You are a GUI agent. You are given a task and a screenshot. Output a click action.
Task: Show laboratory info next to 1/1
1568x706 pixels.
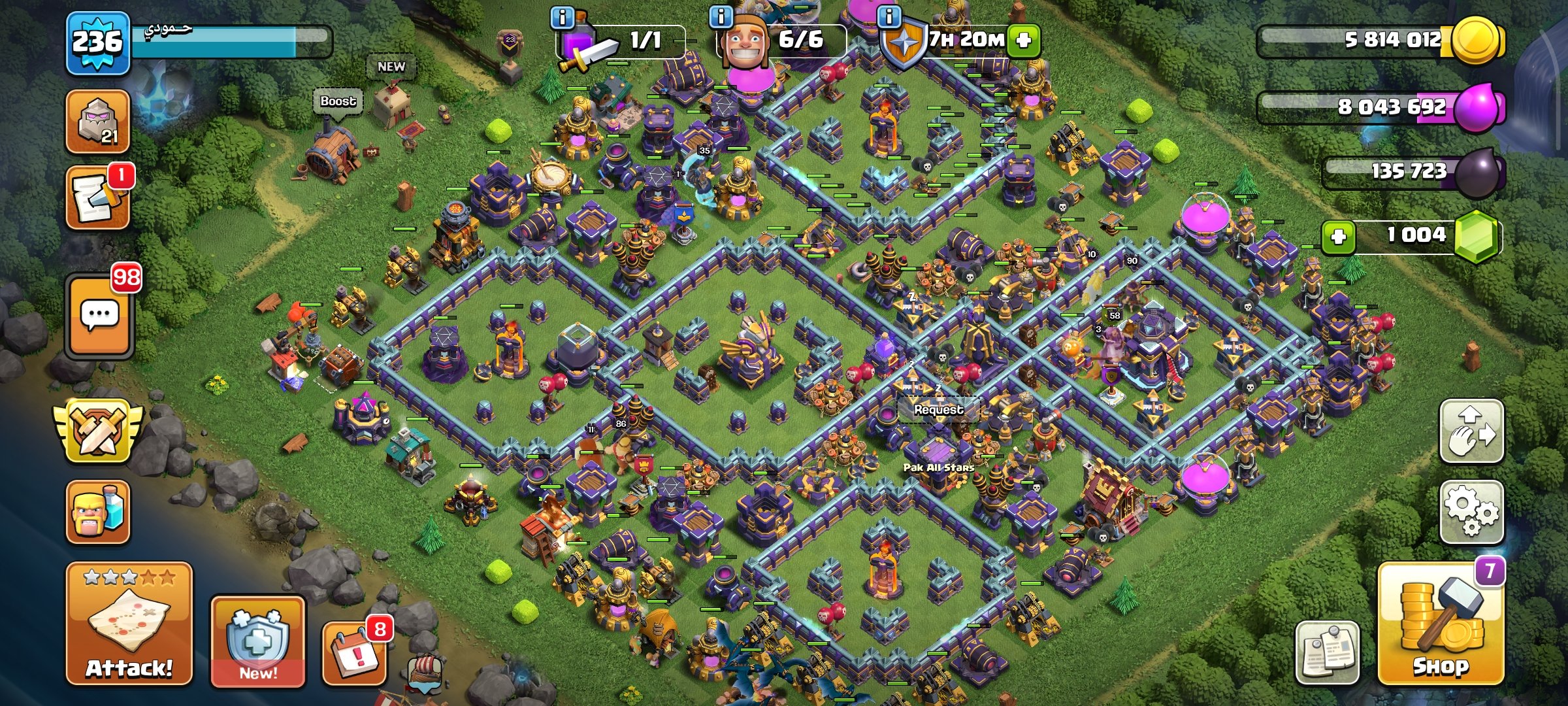click(x=562, y=17)
